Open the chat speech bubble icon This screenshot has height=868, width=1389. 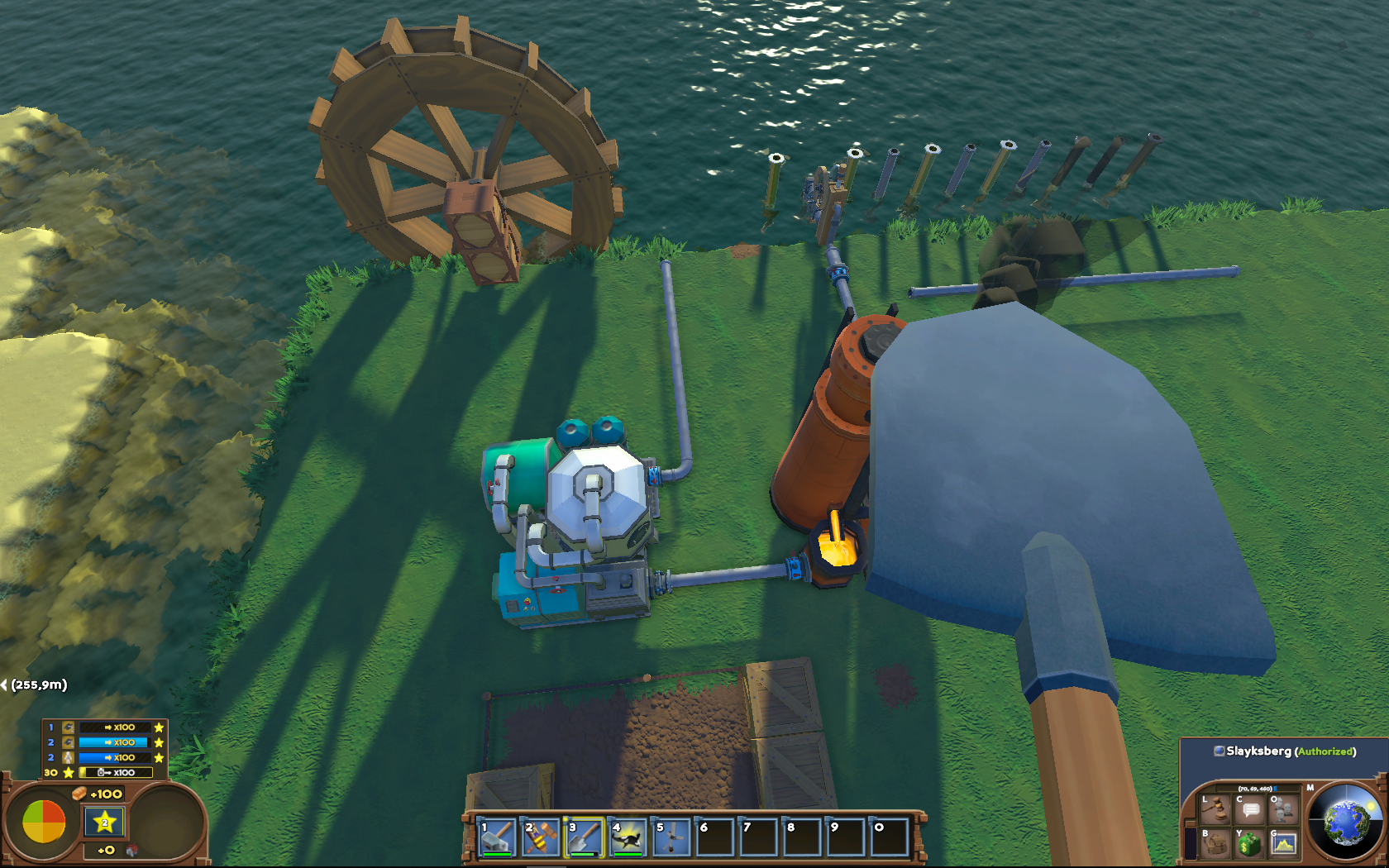[x=1249, y=808]
